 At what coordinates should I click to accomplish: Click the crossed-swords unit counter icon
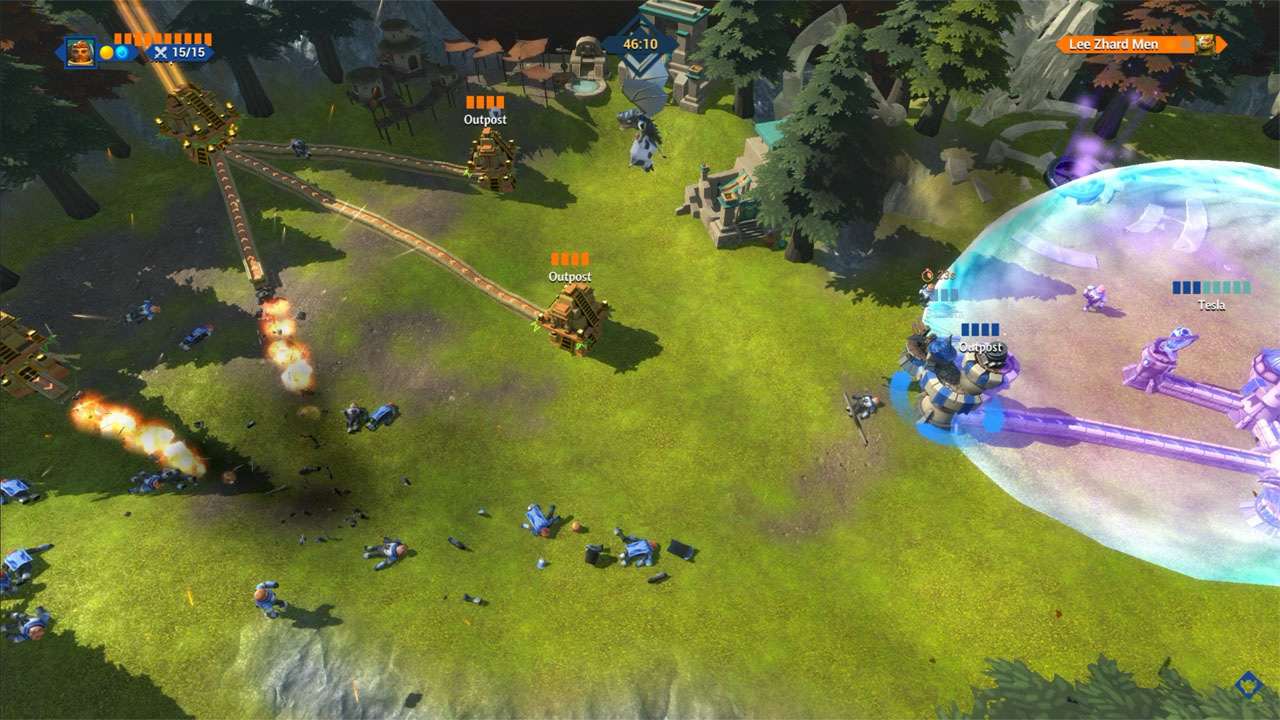click(x=162, y=53)
